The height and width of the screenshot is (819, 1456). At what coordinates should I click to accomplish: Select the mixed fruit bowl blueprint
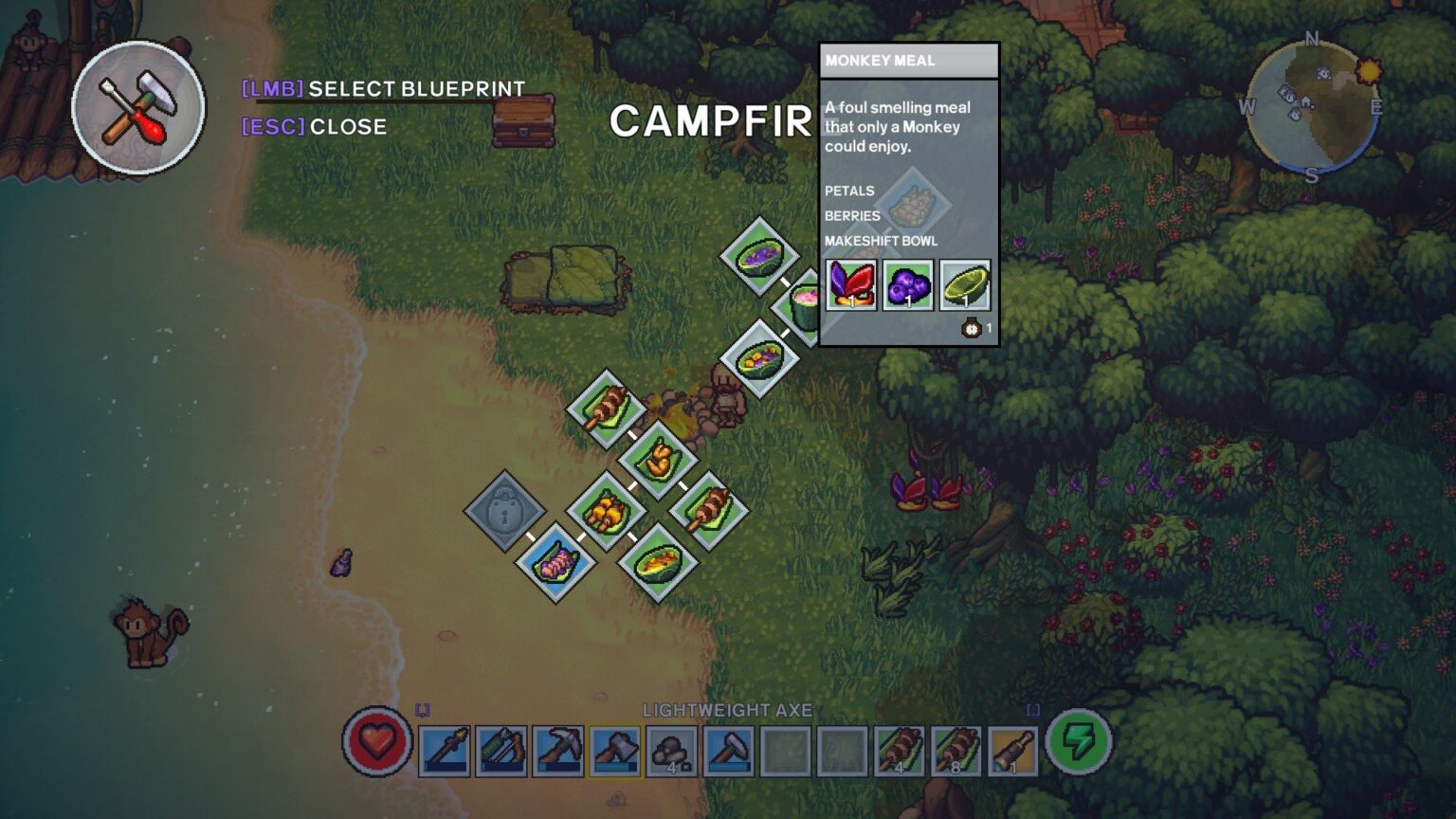759,359
